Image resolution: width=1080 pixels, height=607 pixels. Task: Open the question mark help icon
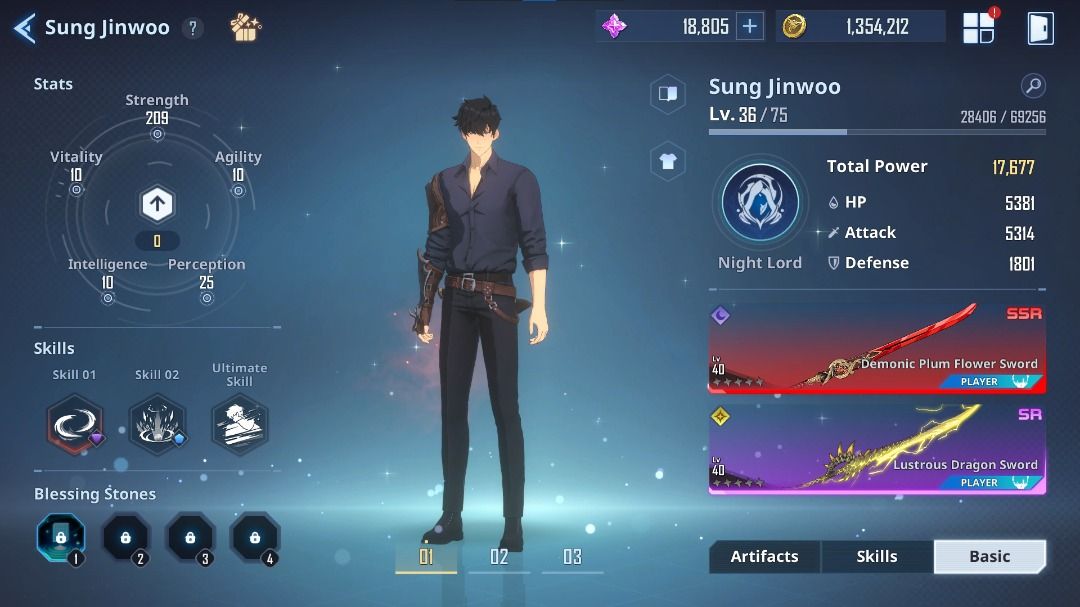(192, 28)
